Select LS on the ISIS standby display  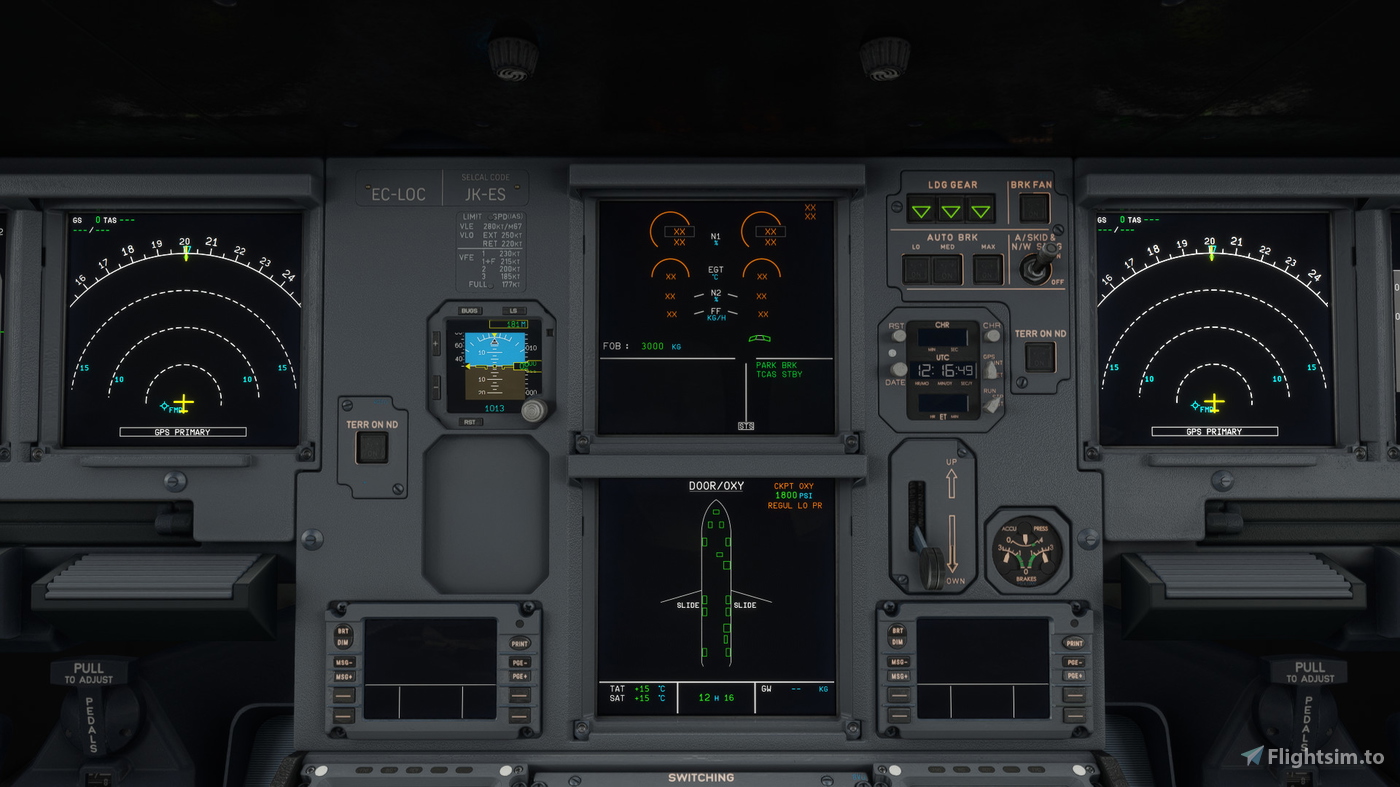click(x=514, y=310)
